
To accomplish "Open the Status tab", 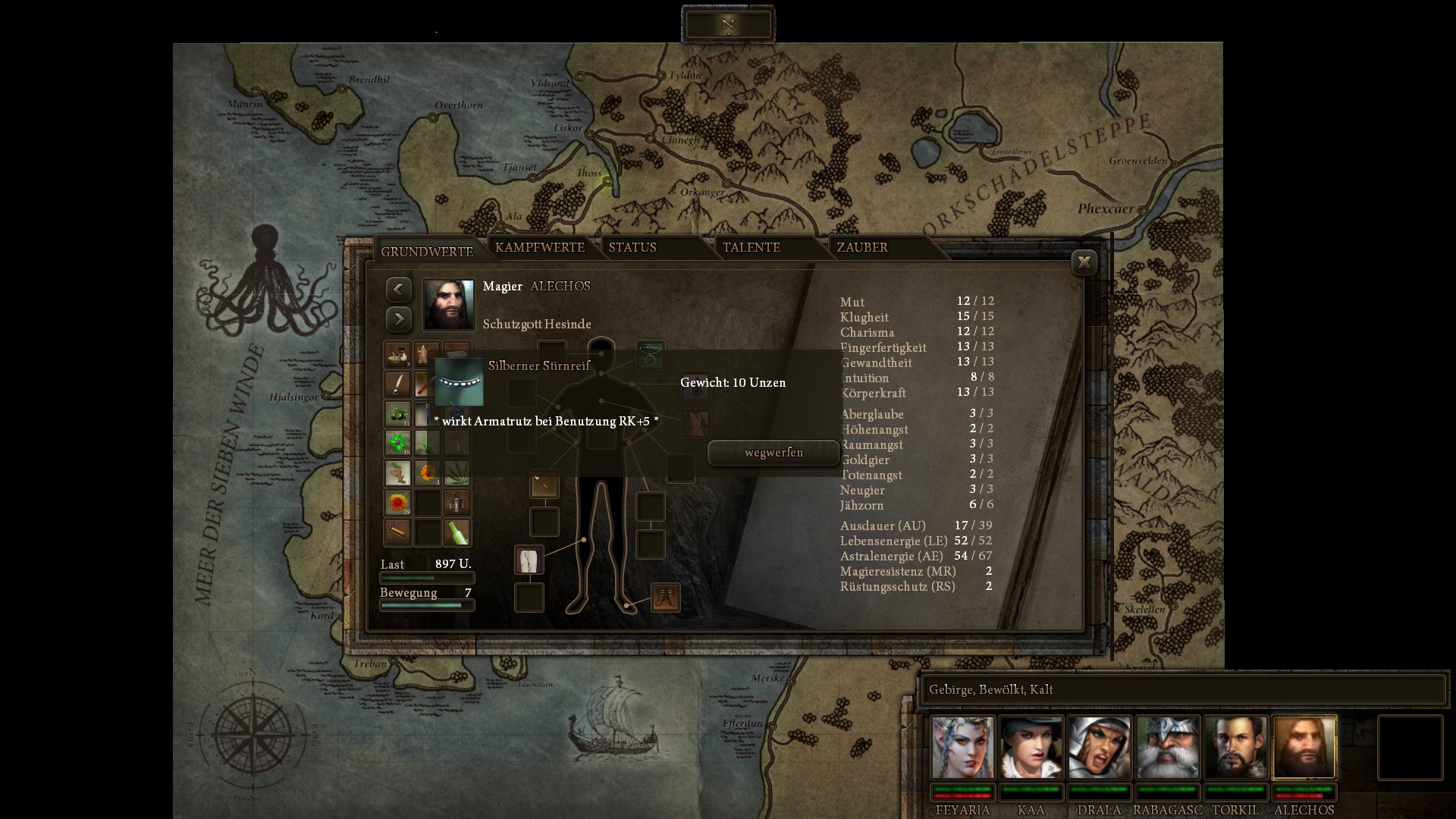I will coord(632,248).
